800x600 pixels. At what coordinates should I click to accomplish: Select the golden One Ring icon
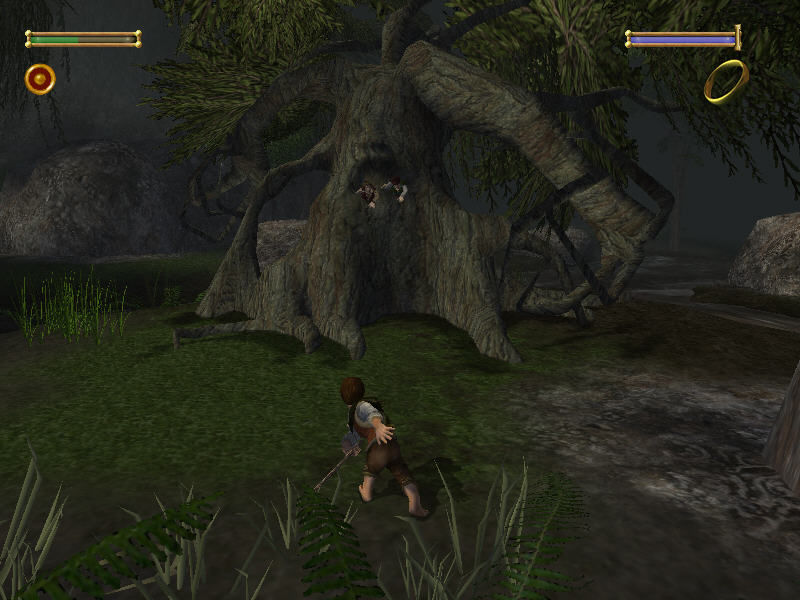[725, 81]
